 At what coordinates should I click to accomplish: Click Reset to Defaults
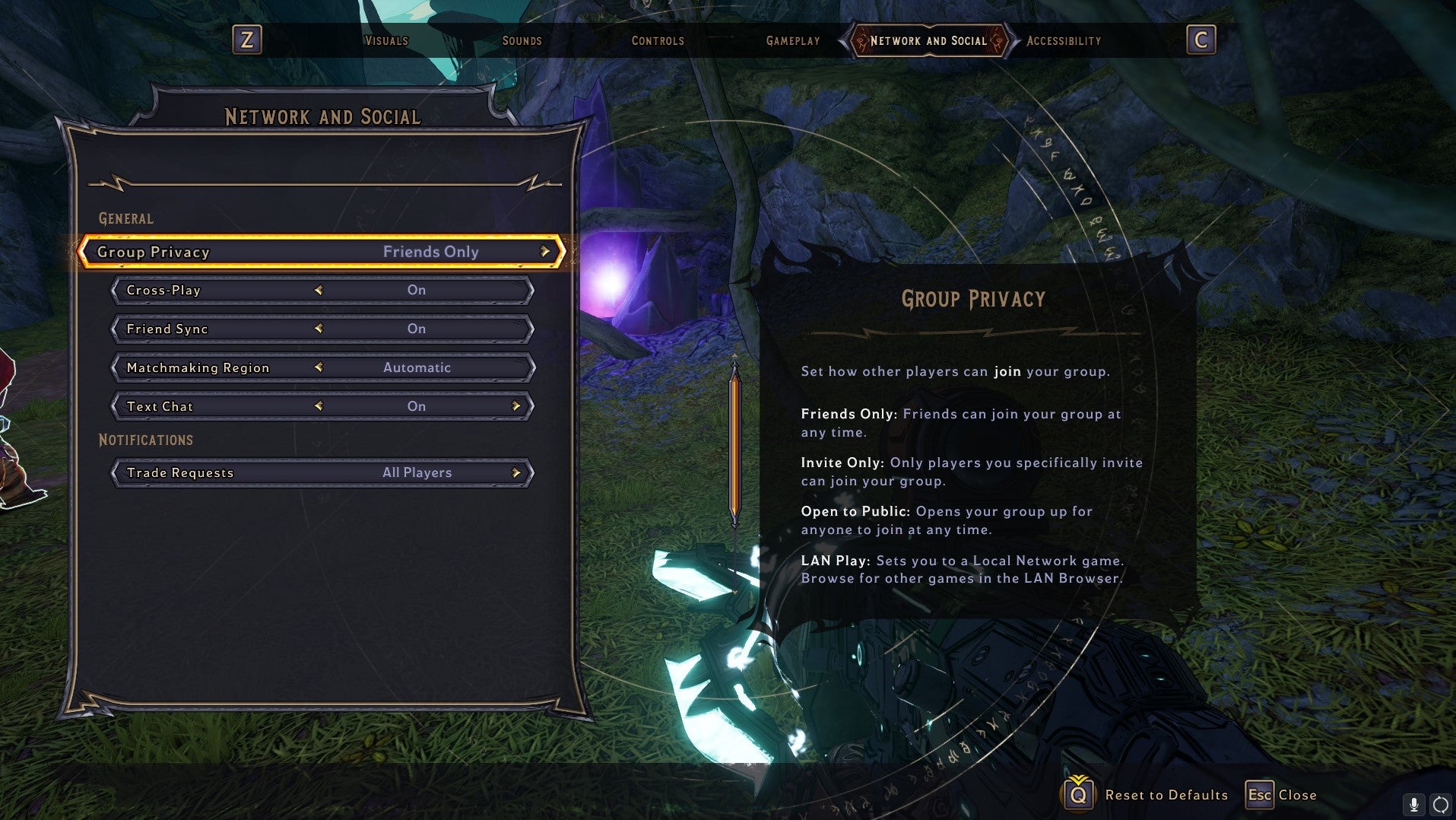1166,794
